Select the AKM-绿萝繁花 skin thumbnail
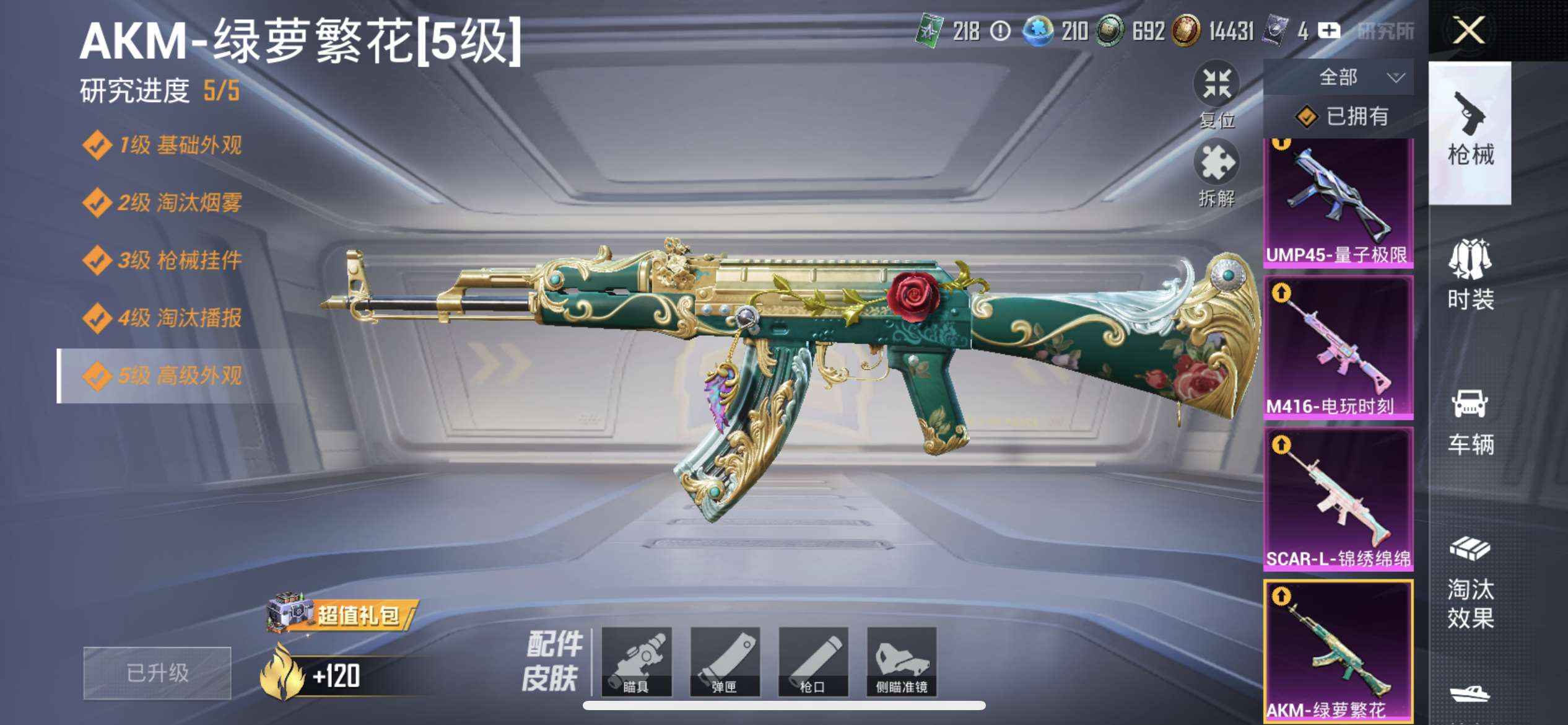 click(x=1338, y=651)
